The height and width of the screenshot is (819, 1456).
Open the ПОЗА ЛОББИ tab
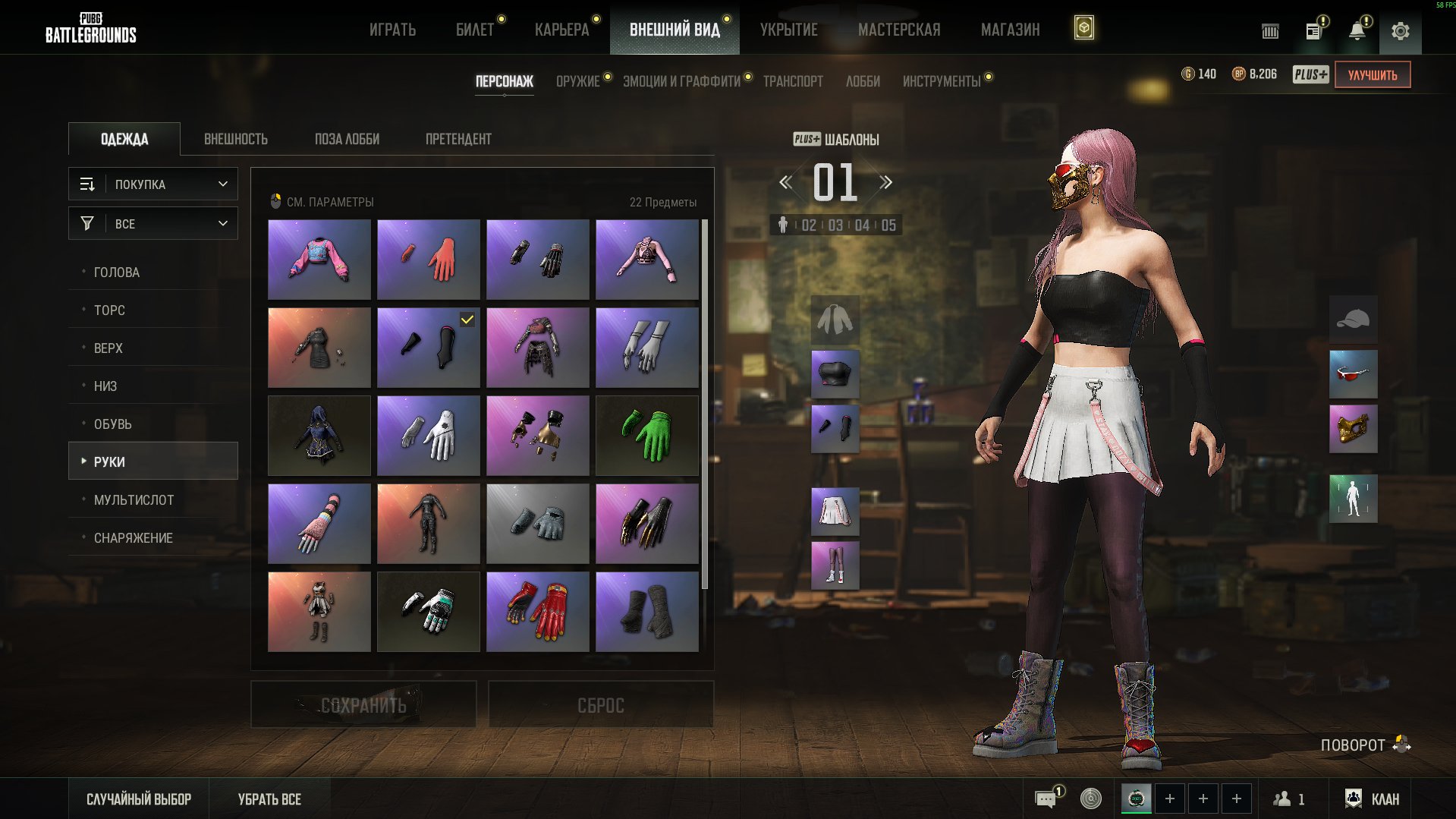[x=347, y=139]
